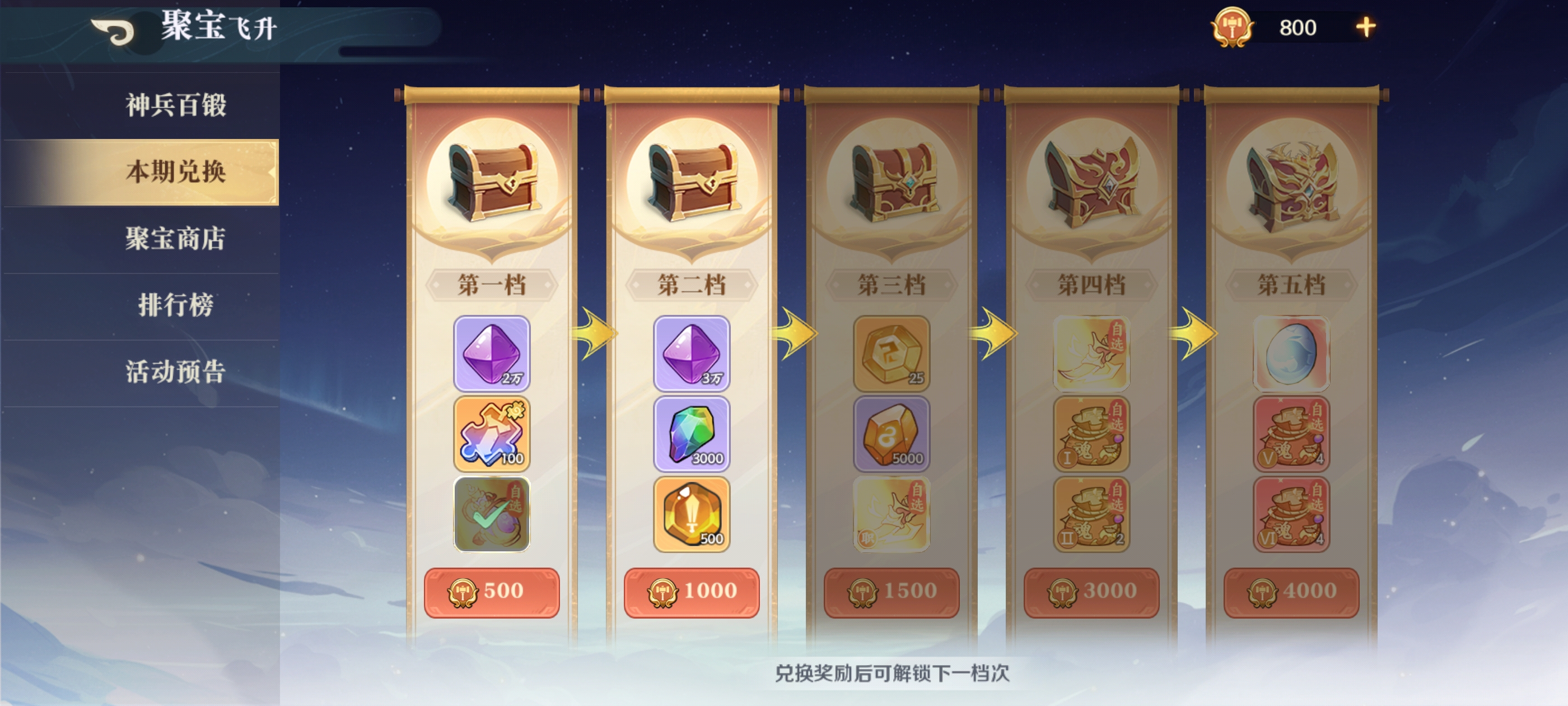Open the soul bag I reward in 第四档
This screenshot has height=706, width=1568.
point(1091,434)
